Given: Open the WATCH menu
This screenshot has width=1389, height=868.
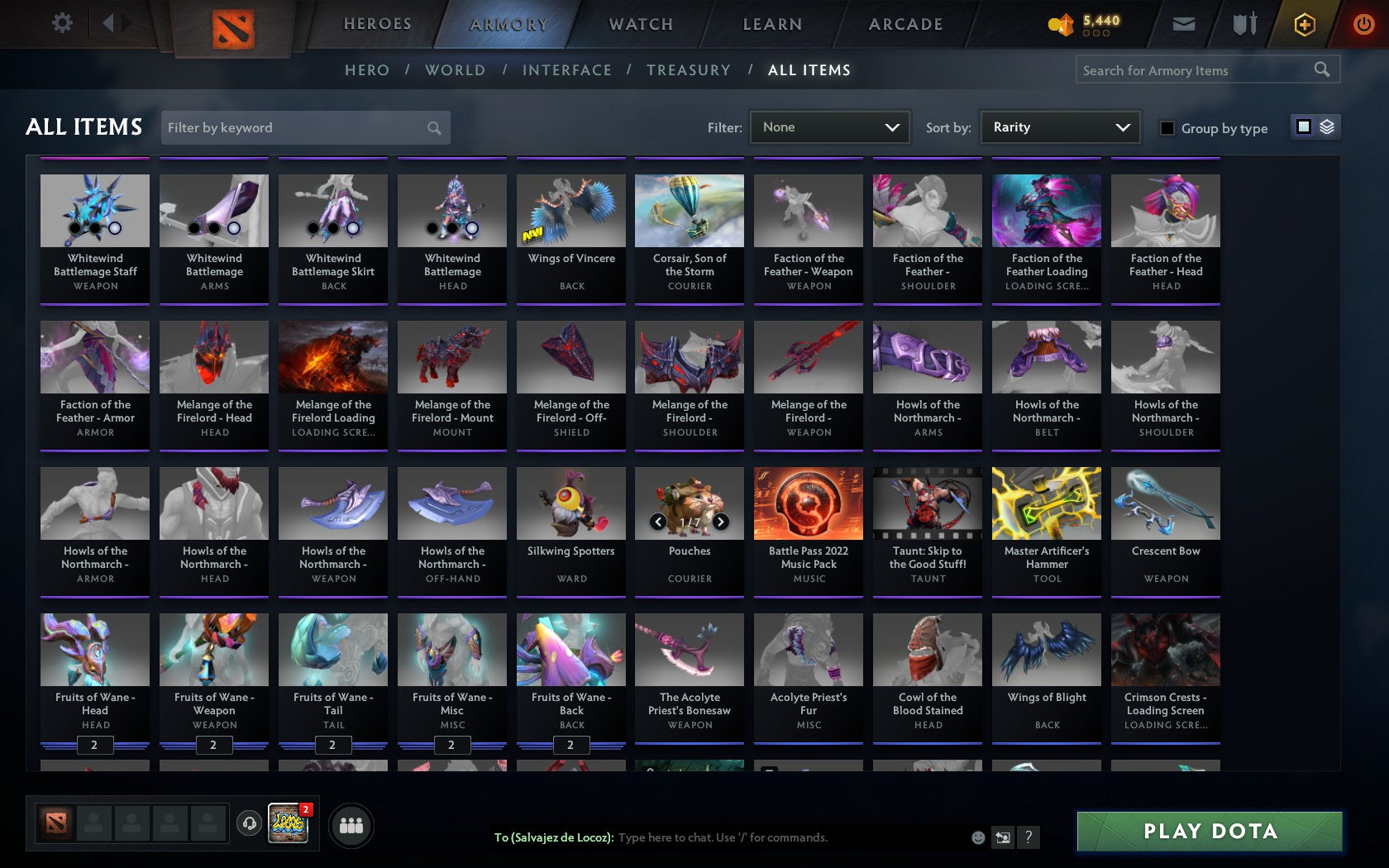Looking at the screenshot, I should pyautogui.click(x=640, y=24).
